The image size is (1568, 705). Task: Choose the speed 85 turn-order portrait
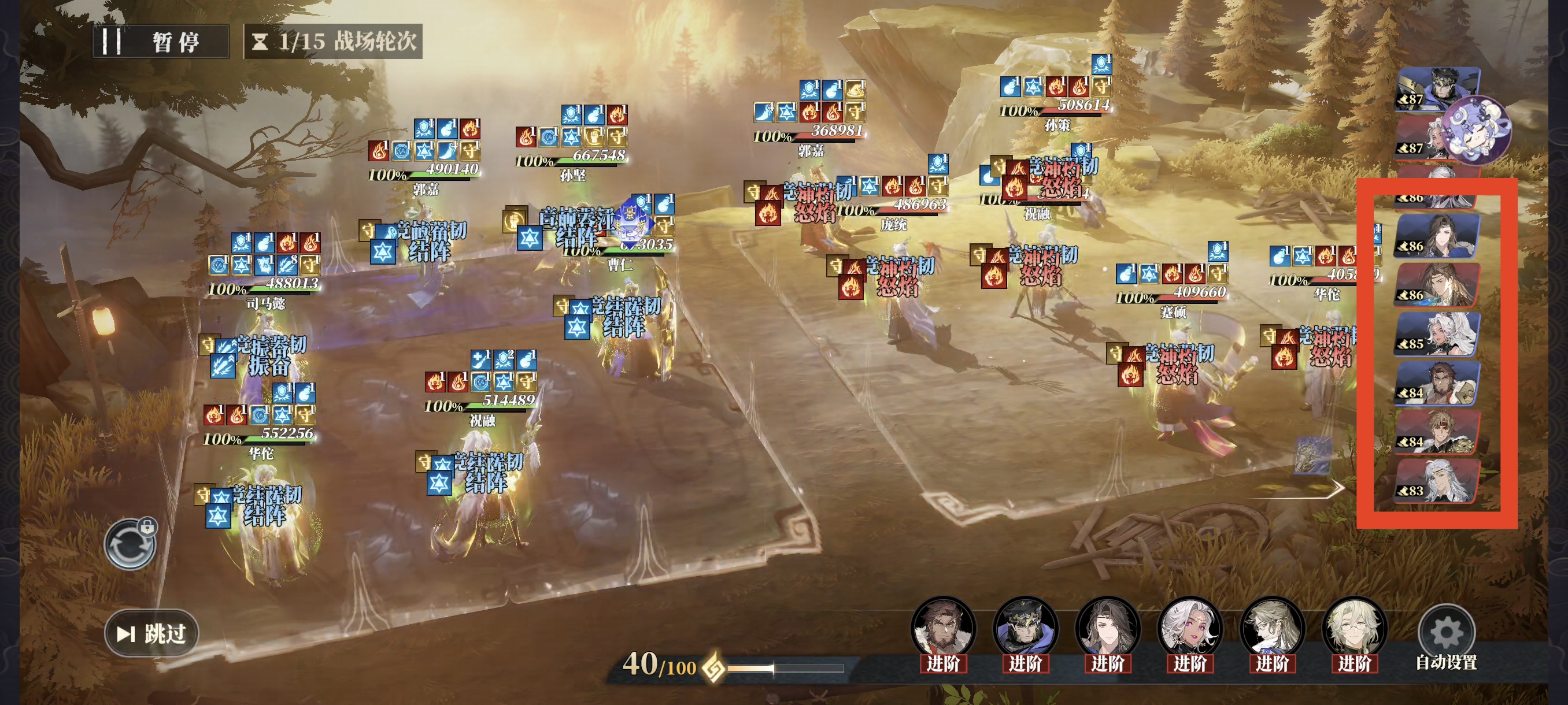(x=1437, y=334)
